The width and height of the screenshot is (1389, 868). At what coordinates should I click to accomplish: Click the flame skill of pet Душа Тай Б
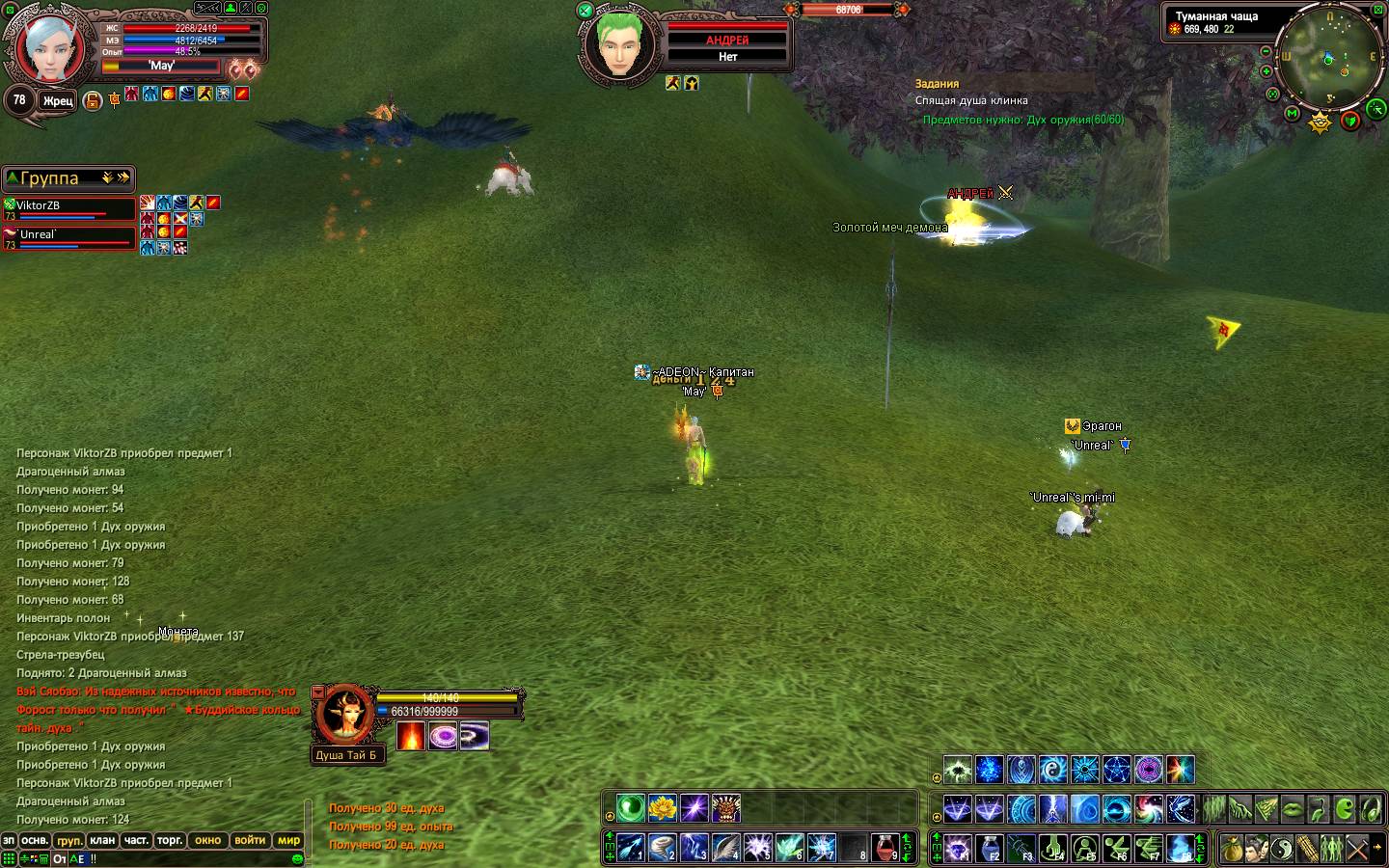pyautogui.click(x=411, y=736)
